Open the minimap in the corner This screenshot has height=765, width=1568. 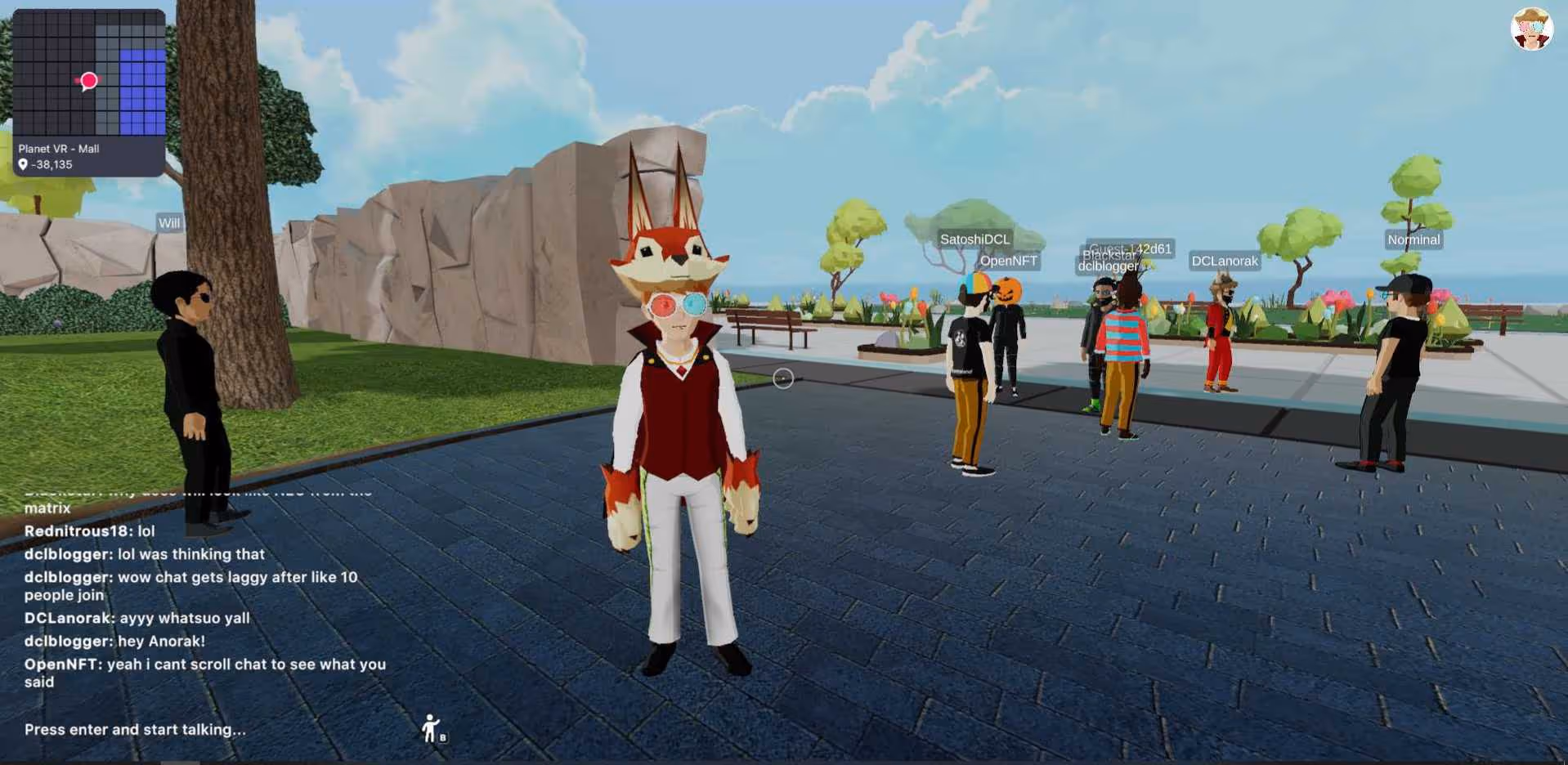89,73
